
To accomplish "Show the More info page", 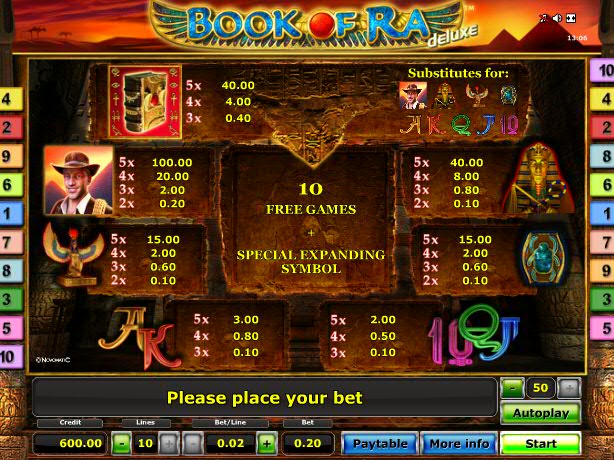I will 458,443.
